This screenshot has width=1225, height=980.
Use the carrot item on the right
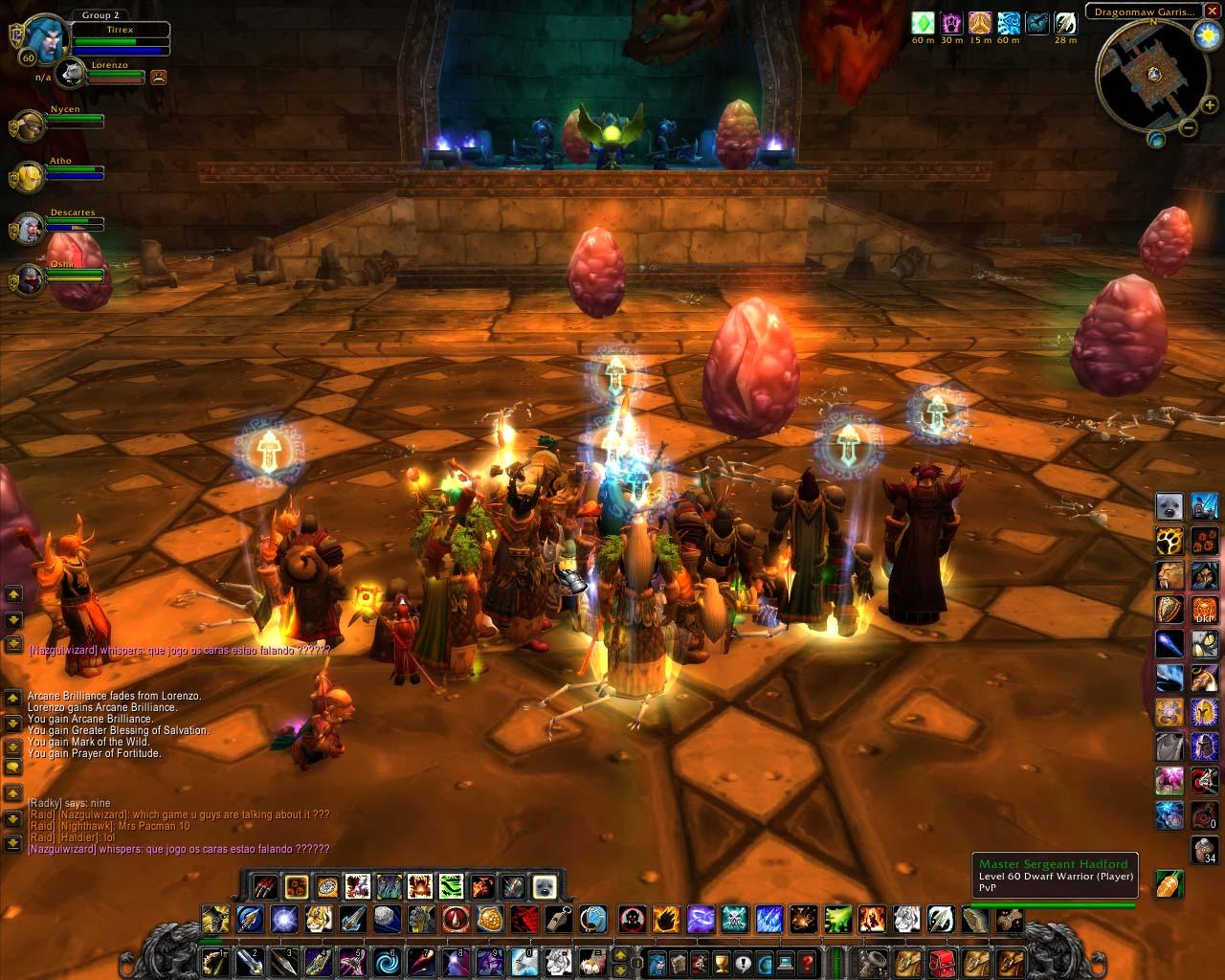(x=1170, y=883)
